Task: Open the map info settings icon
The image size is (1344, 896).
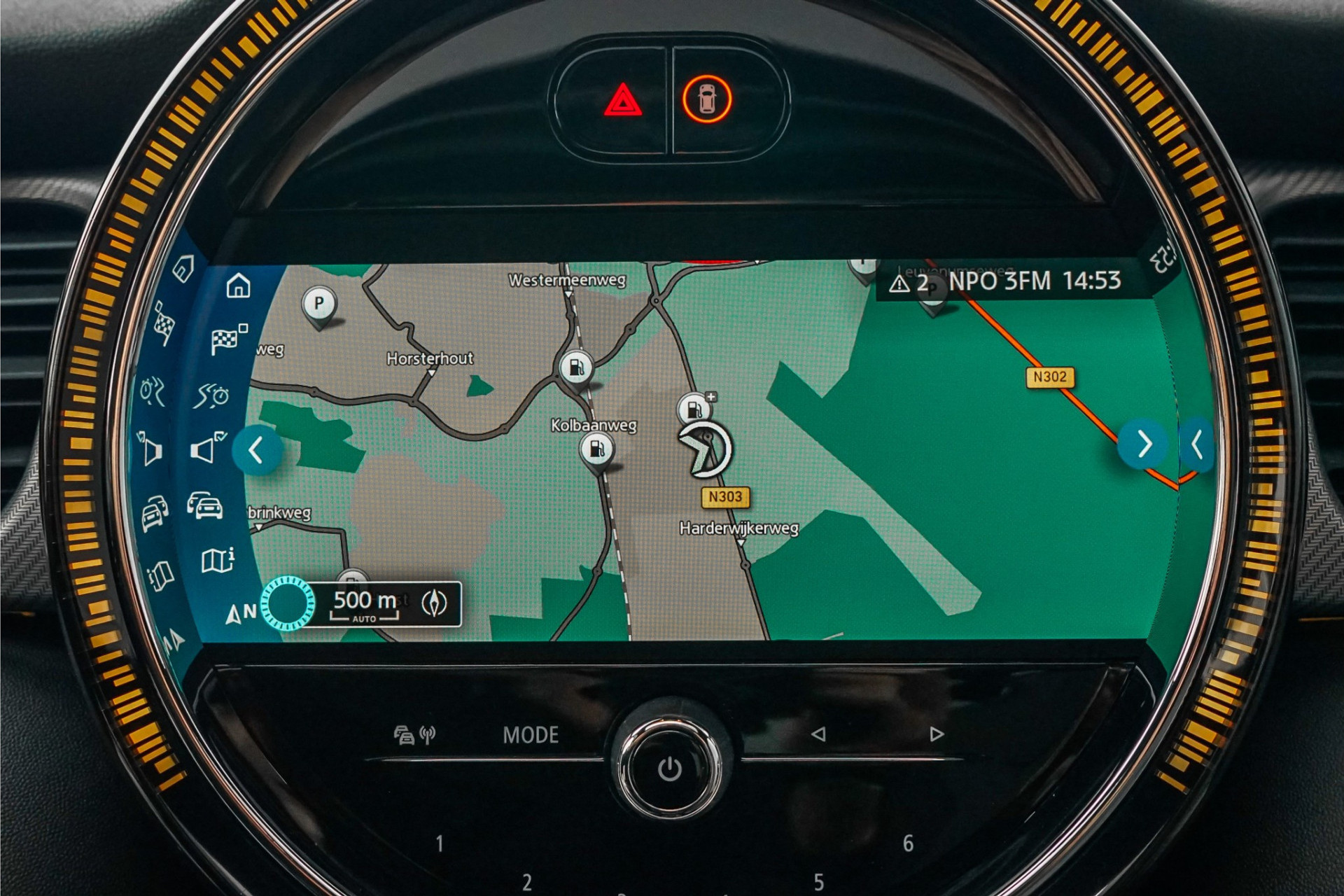Action: point(217,560)
